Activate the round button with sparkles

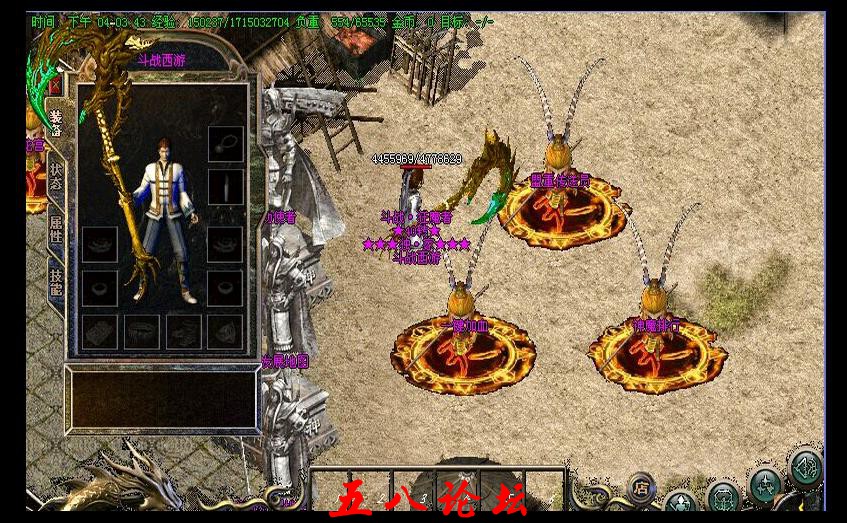[x=765, y=485]
